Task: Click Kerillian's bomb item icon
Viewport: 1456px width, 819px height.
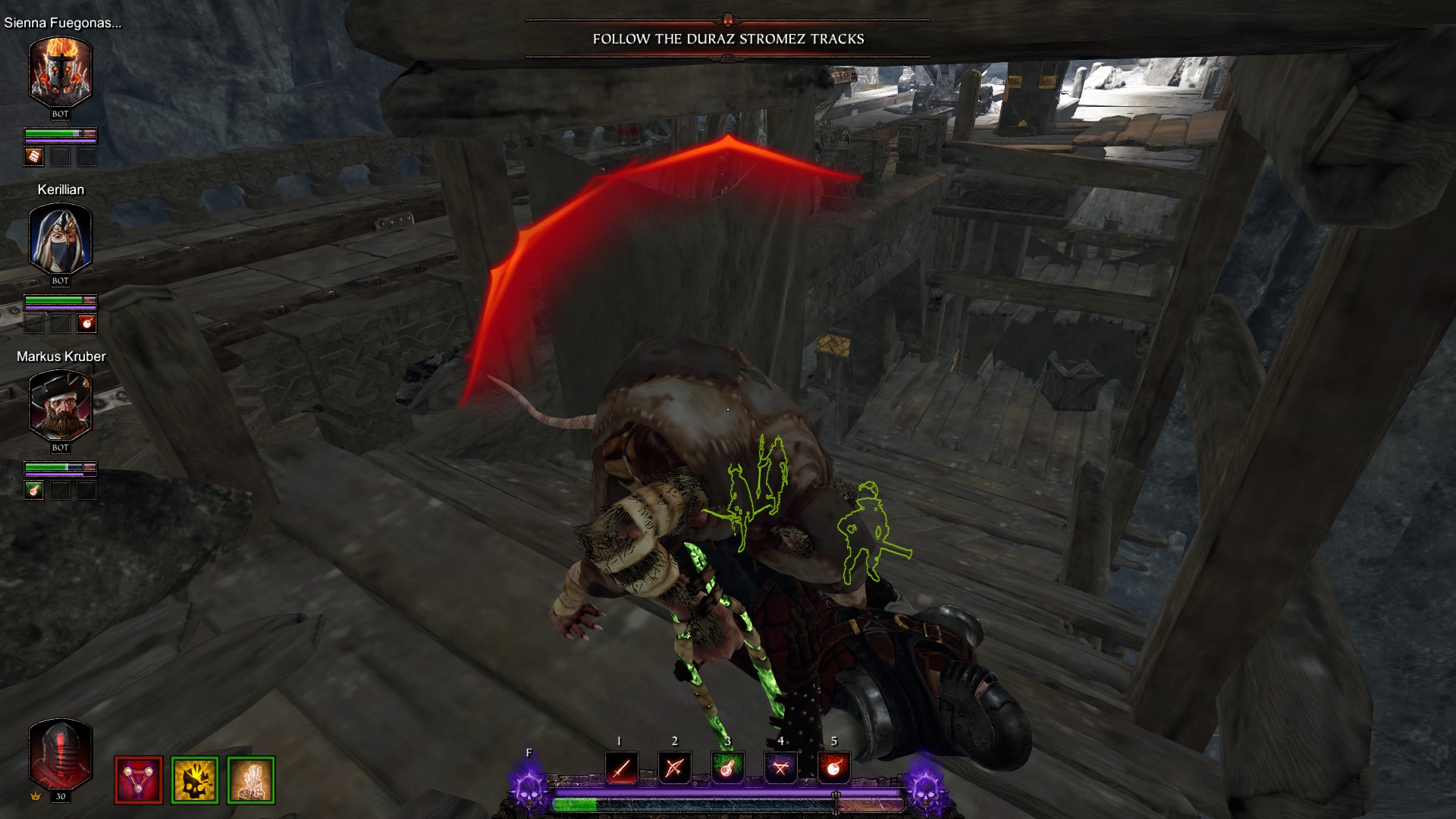Action: click(87, 324)
